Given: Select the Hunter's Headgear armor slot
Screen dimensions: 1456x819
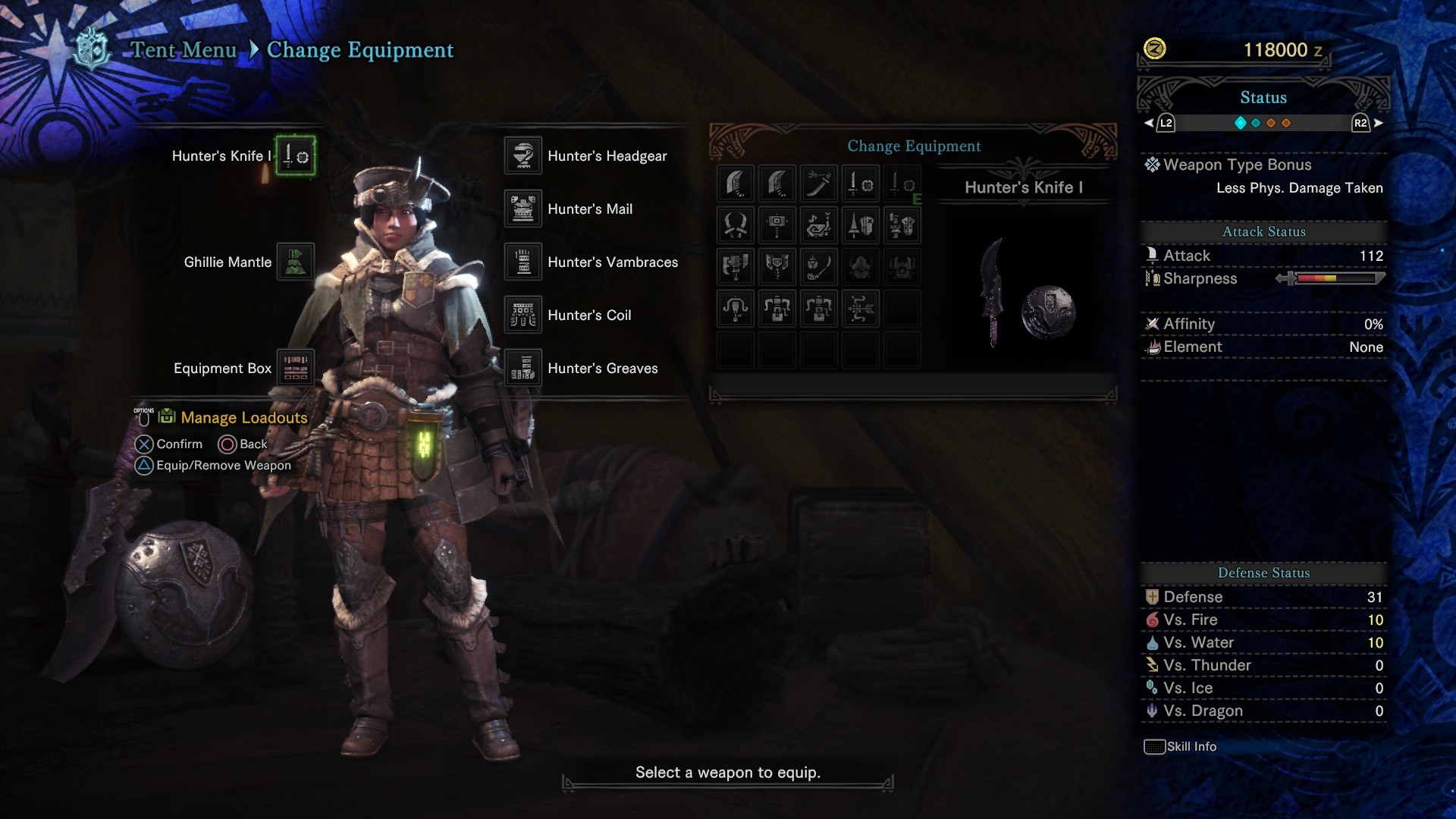Looking at the screenshot, I should coord(522,155).
